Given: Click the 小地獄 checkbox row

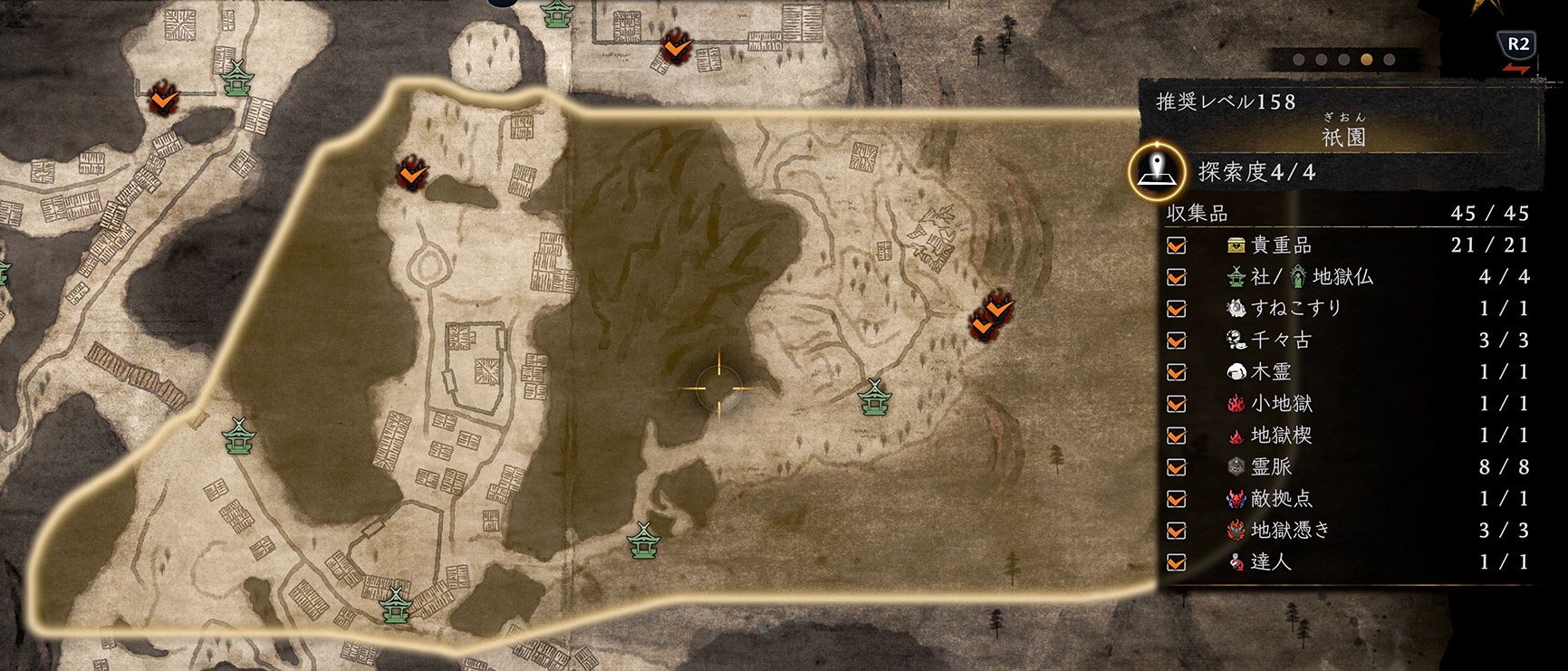Looking at the screenshot, I should coord(1177,404).
